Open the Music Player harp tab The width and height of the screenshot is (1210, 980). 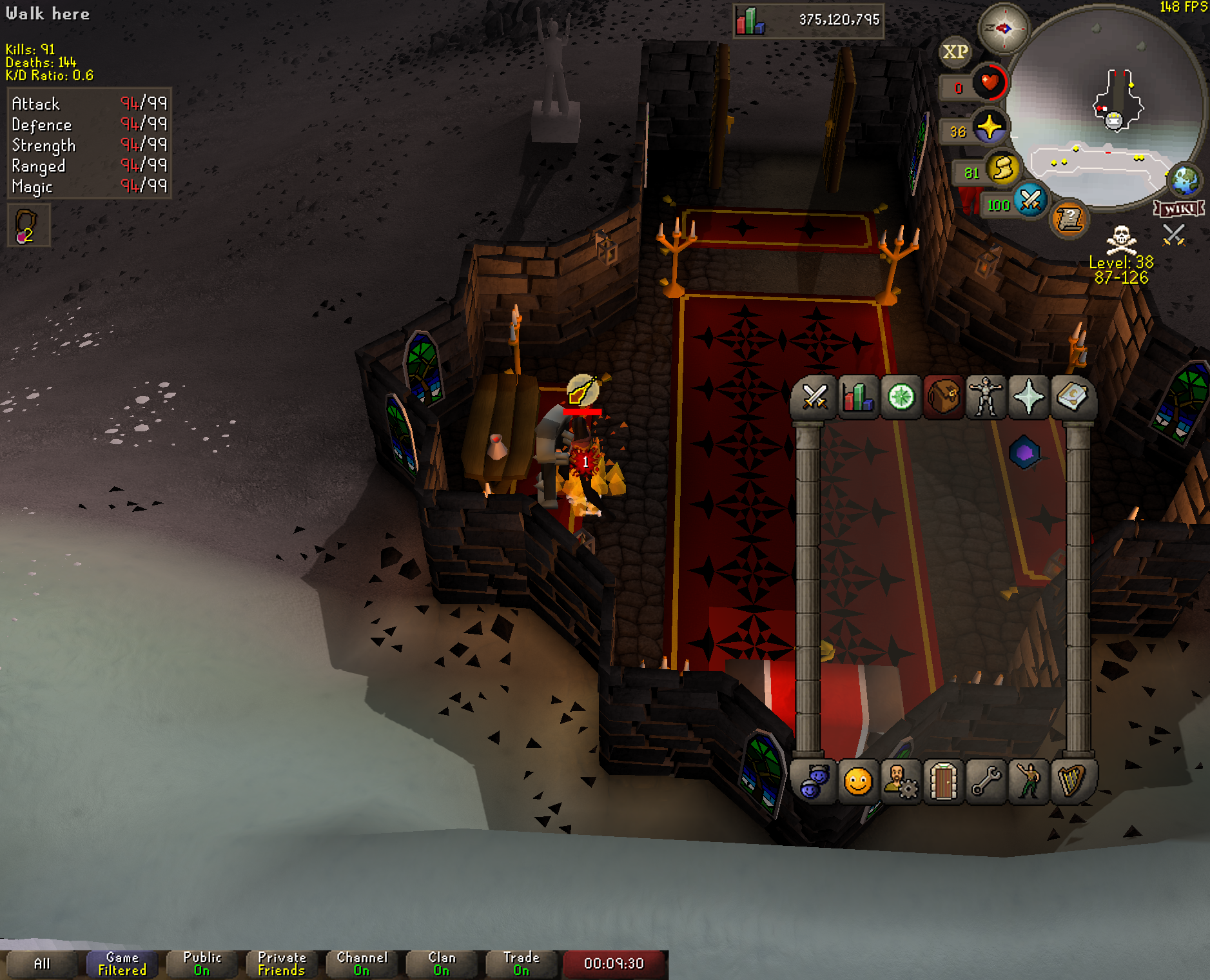tap(1071, 782)
